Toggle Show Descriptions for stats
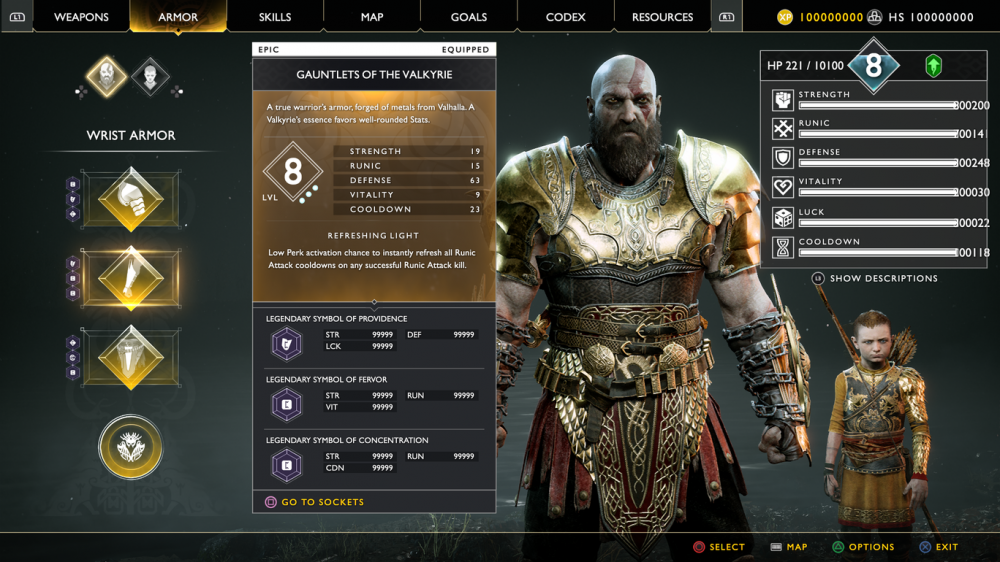This screenshot has height=562, width=1000. point(875,278)
